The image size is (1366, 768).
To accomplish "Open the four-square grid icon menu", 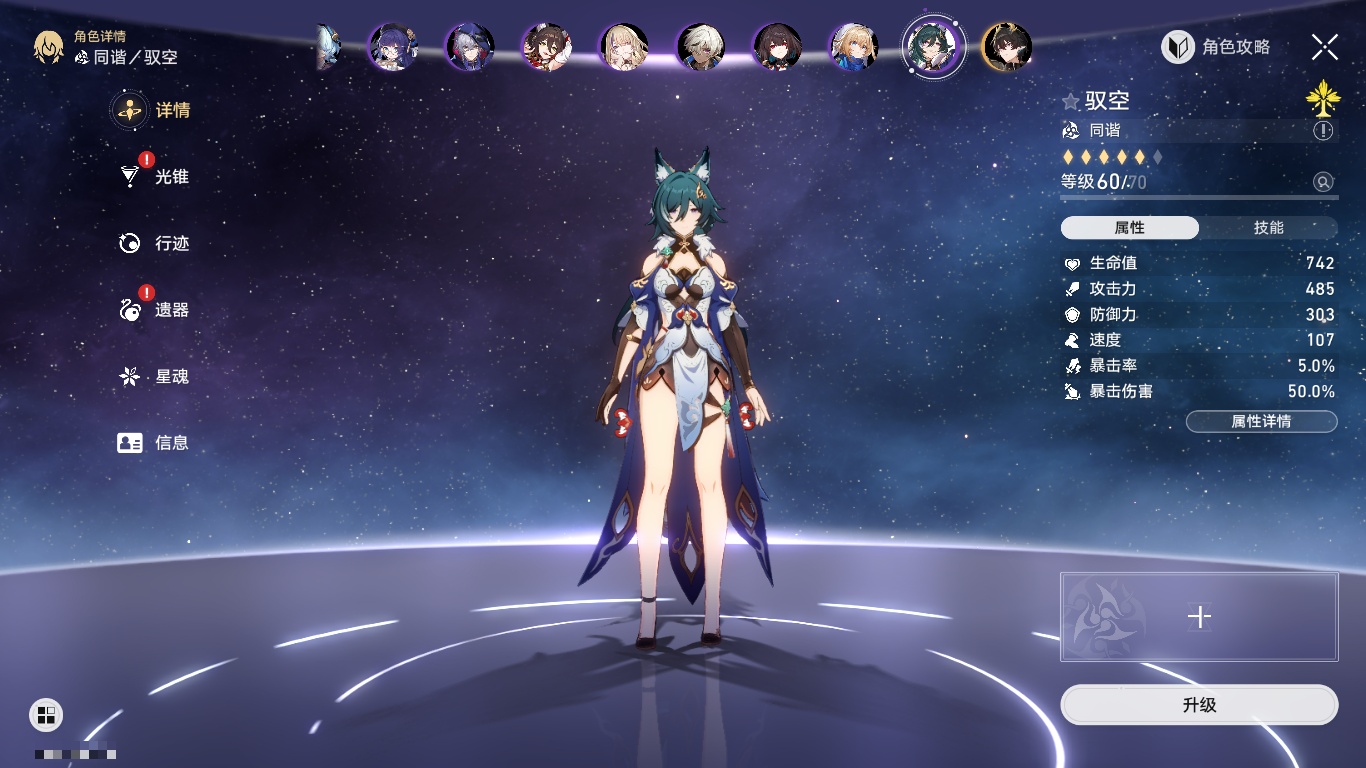I will pyautogui.click(x=46, y=714).
